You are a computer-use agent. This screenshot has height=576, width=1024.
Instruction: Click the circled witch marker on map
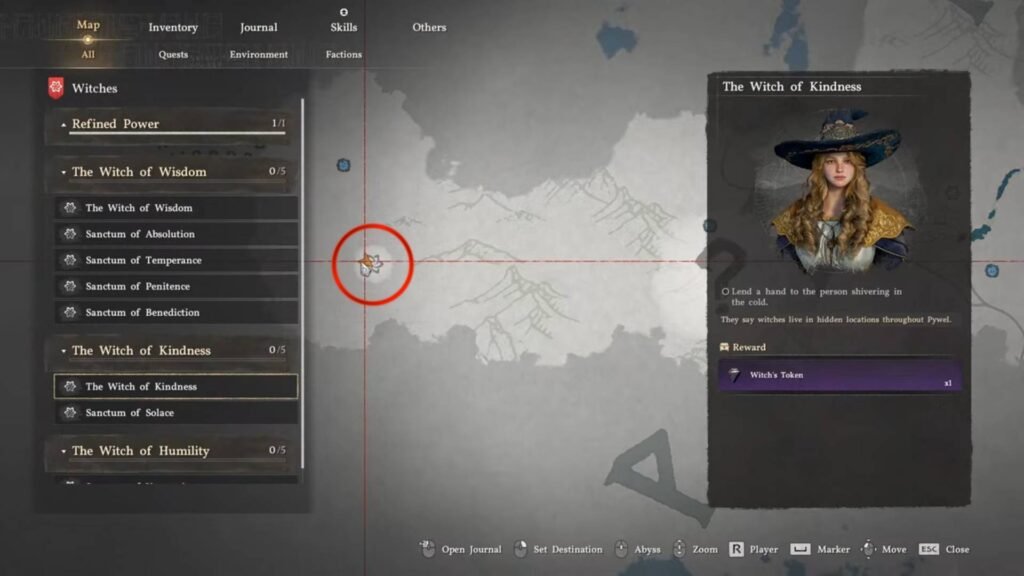[372, 264]
